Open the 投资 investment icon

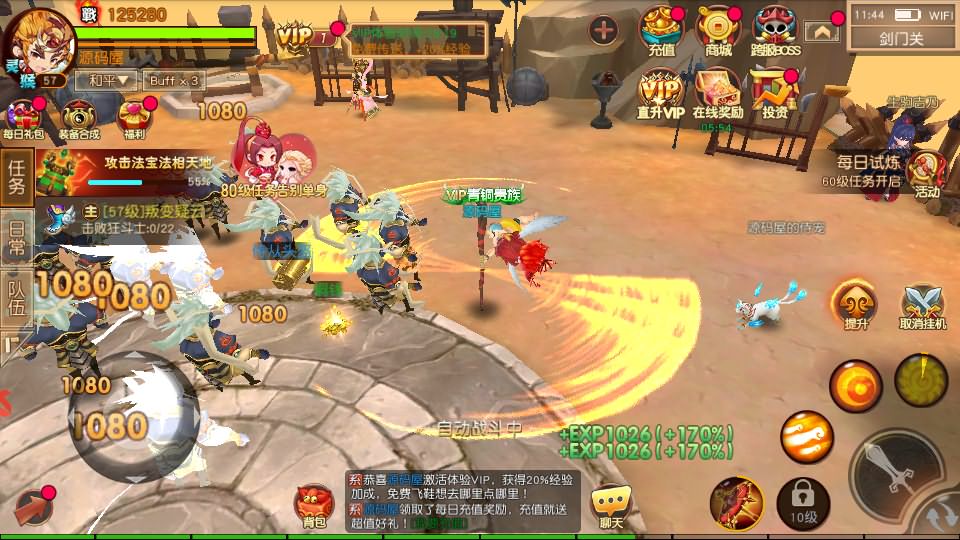(774, 94)
